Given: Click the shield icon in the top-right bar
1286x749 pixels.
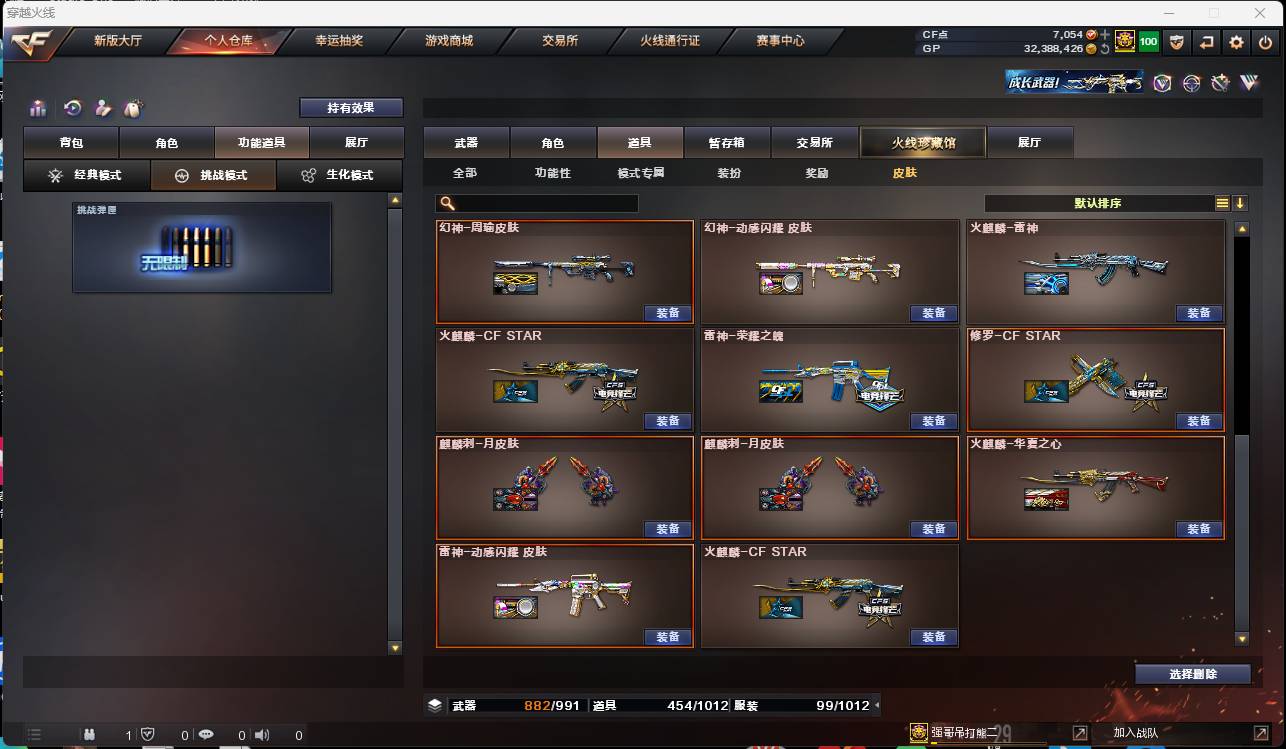Looking at the screenshot, I should (x=1177, y=42).
